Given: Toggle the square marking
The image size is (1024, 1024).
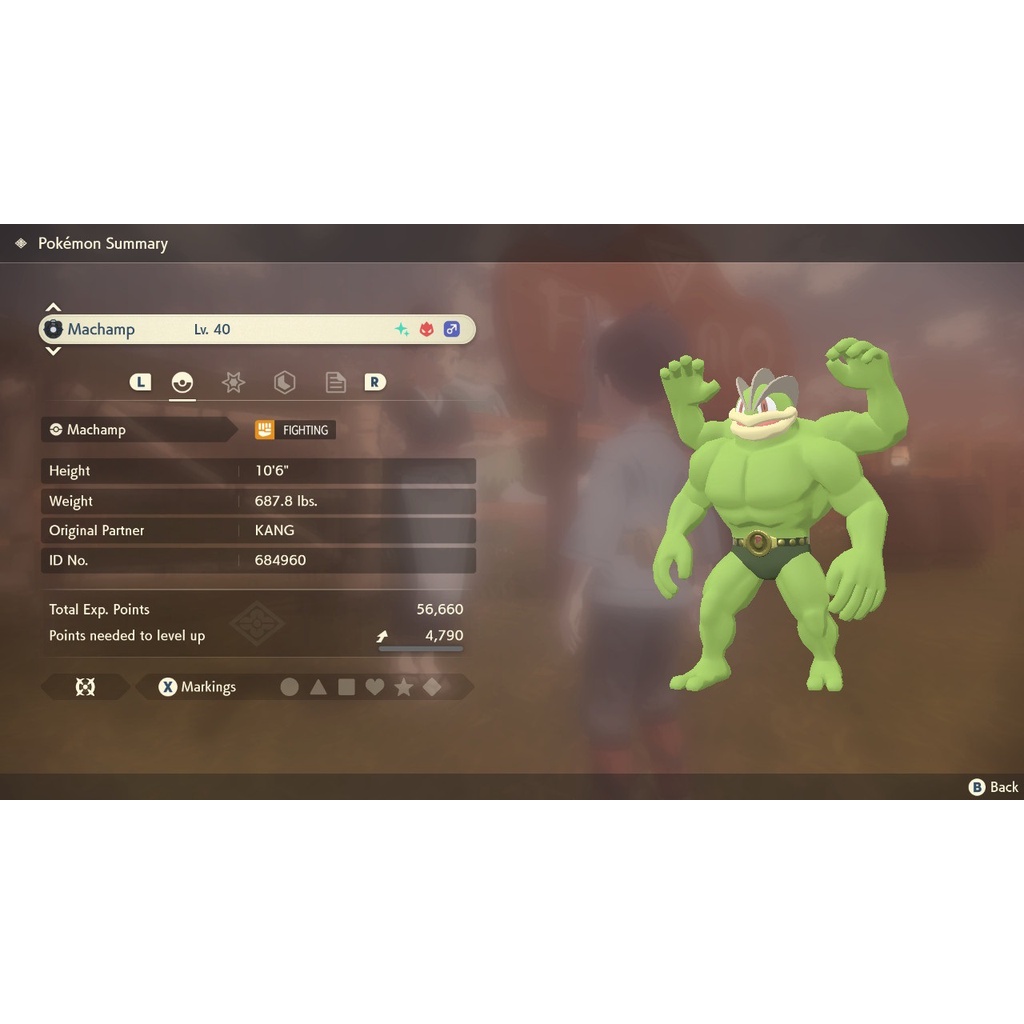Looking at the screenshot, I should pyautogui.click(x=346, y=687).
